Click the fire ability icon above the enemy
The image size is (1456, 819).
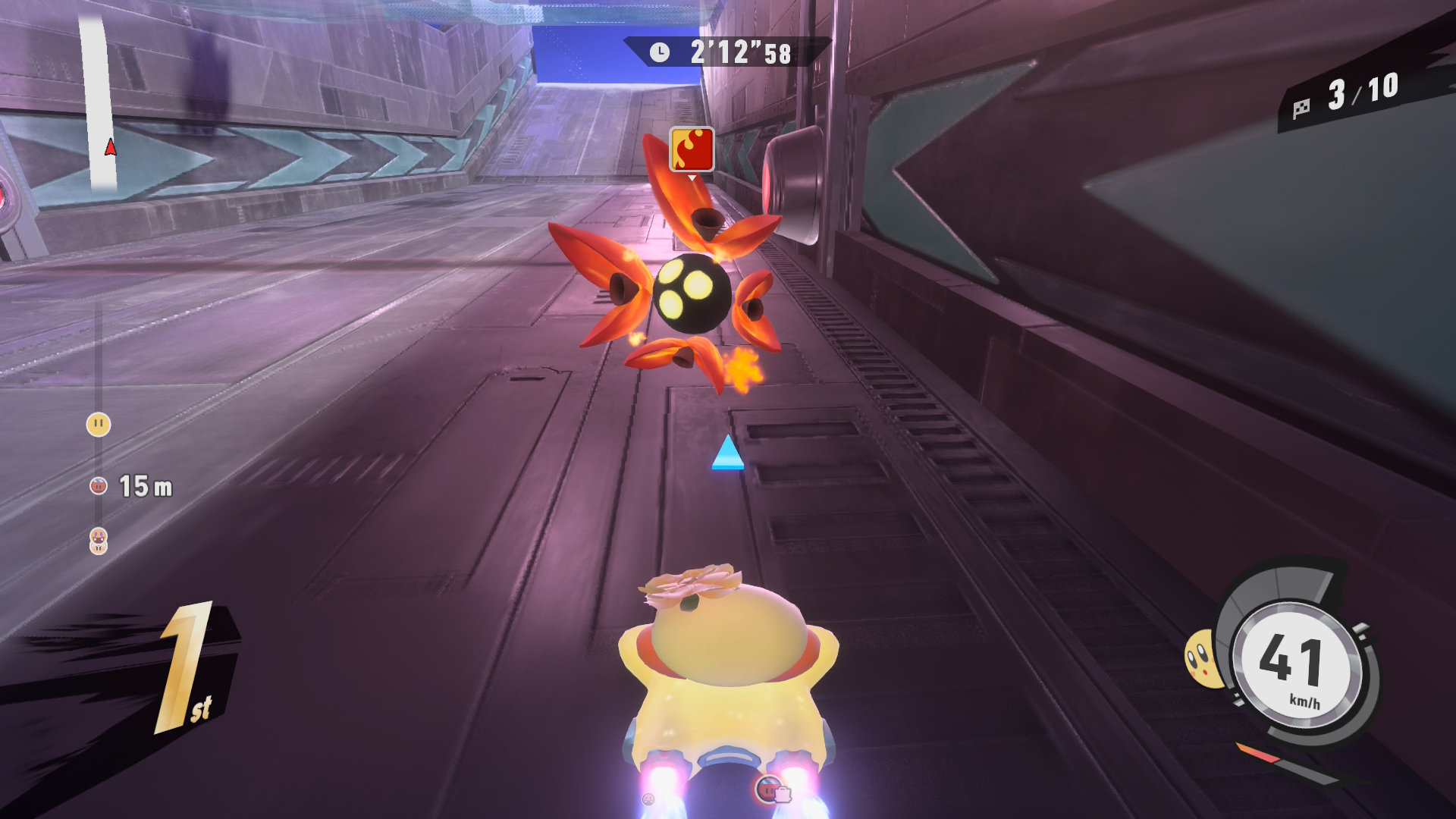[692, 149]
